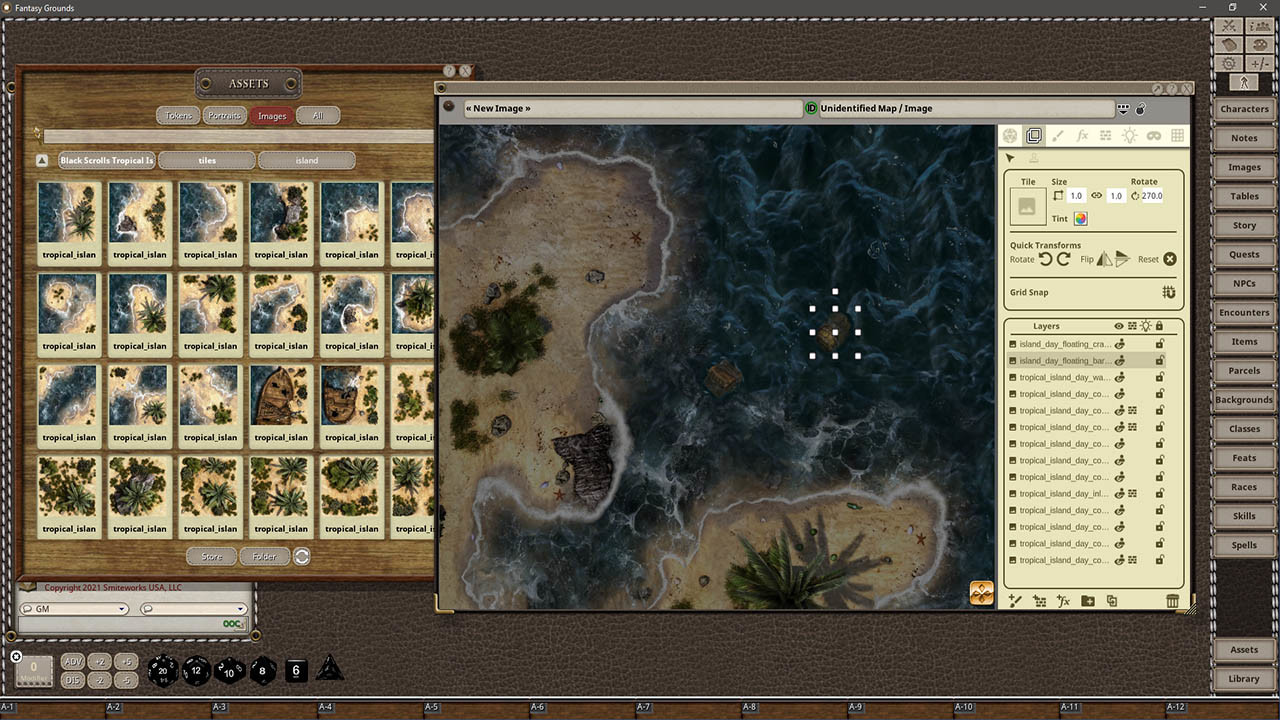Open the chat message type dropdown
The height and width of the screenshot is (720, 1280).
(238, 608)
